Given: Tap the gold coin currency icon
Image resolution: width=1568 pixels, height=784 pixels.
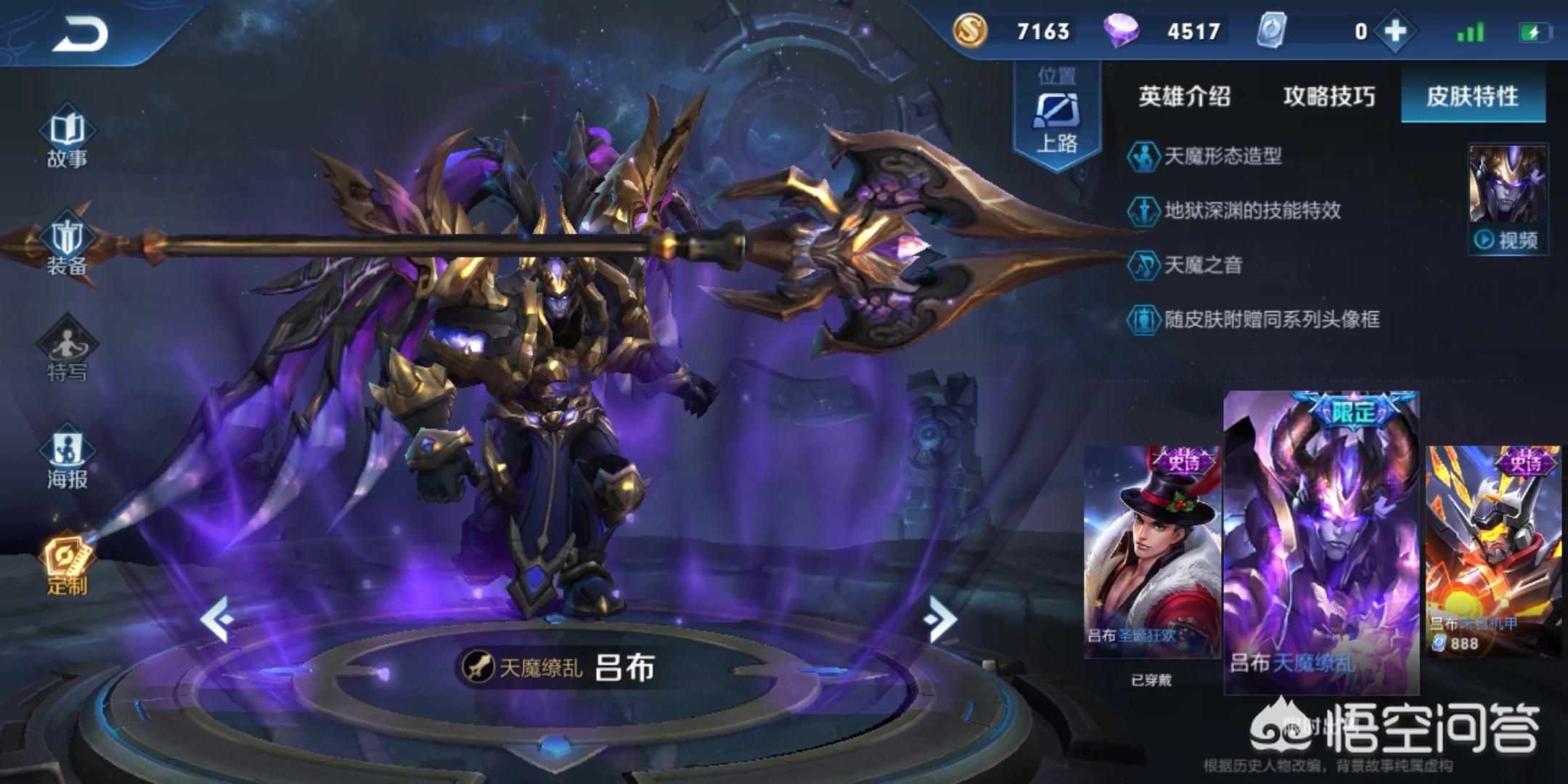Looking at the screenshot, I should coord(970,31).
